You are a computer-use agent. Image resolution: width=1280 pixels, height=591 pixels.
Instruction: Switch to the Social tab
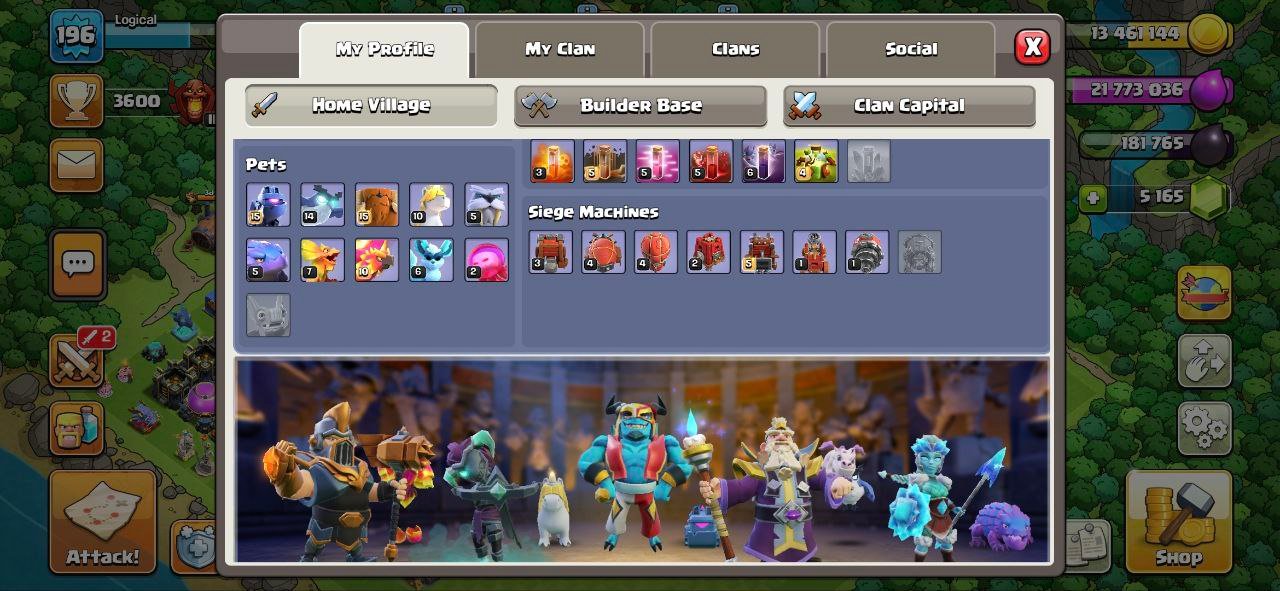(x=911, y=49)
